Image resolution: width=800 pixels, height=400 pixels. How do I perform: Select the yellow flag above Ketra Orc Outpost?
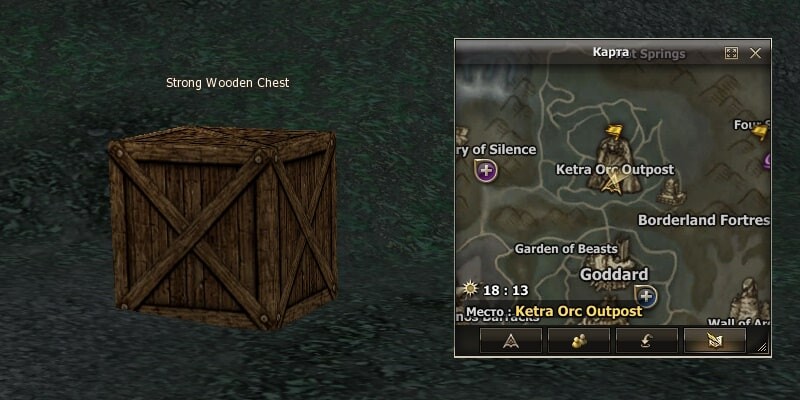tap(616, 130)
